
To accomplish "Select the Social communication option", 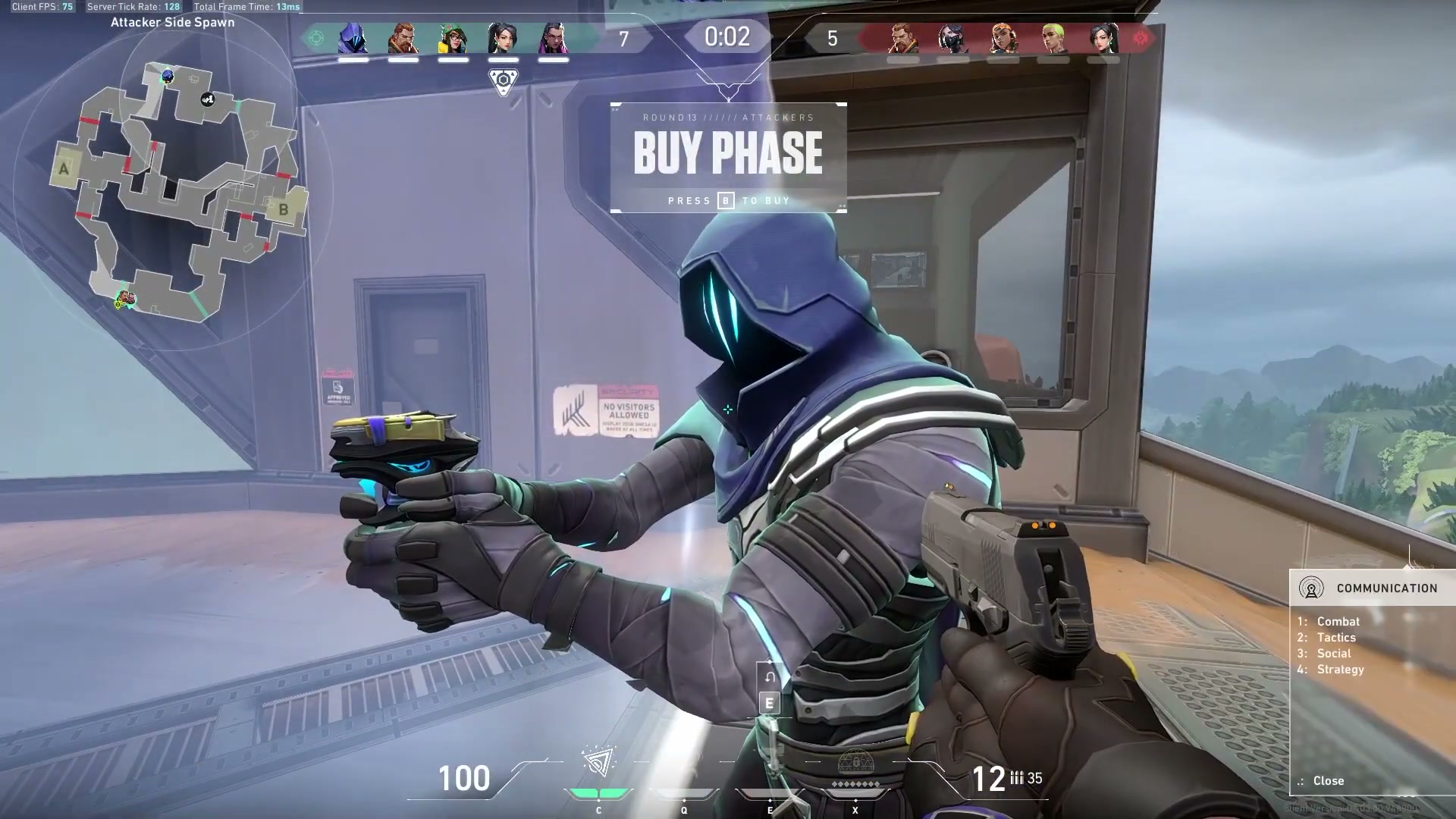I will click(1333, 654).
